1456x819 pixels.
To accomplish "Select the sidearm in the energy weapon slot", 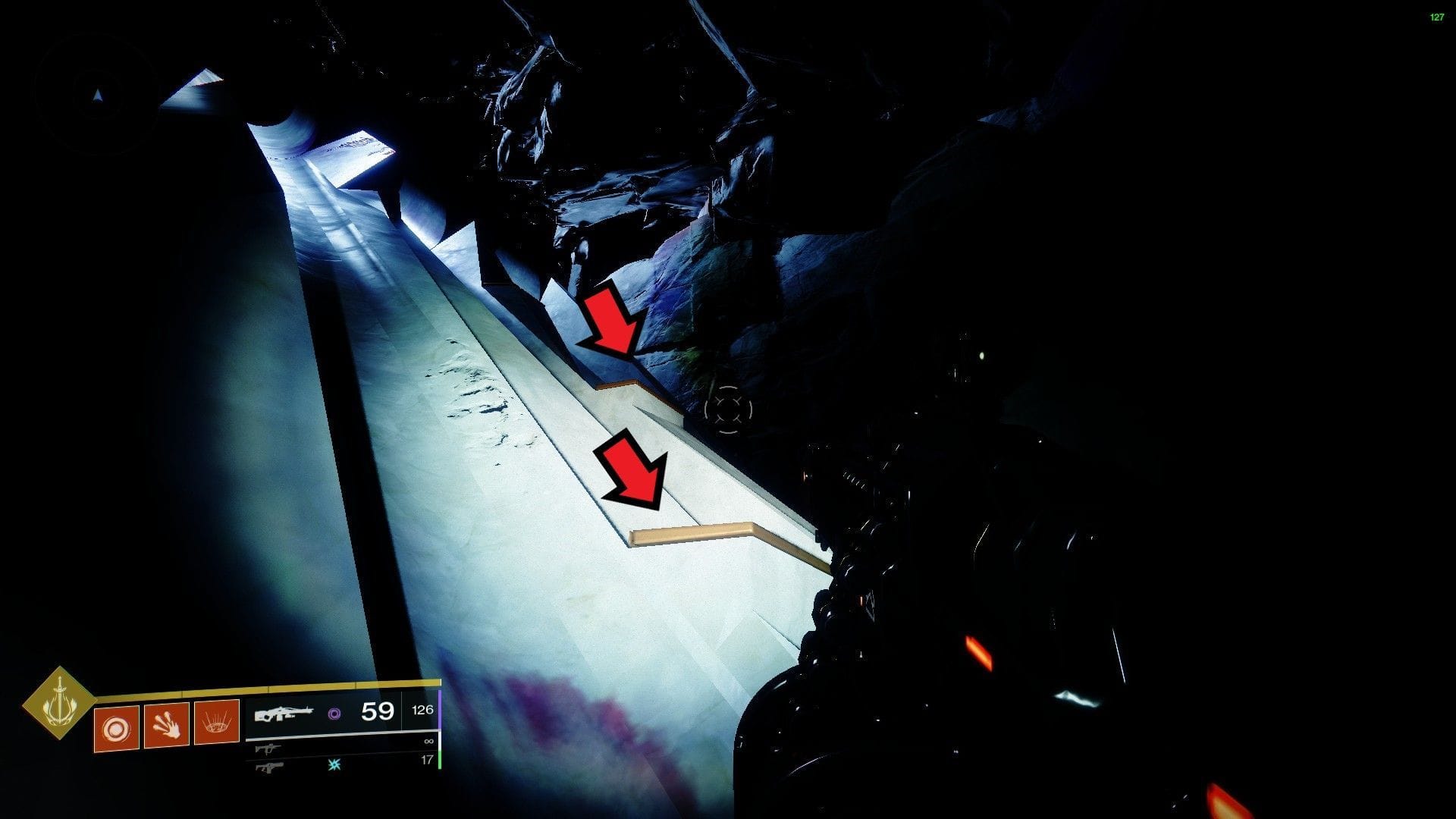I will pos(268,749).
